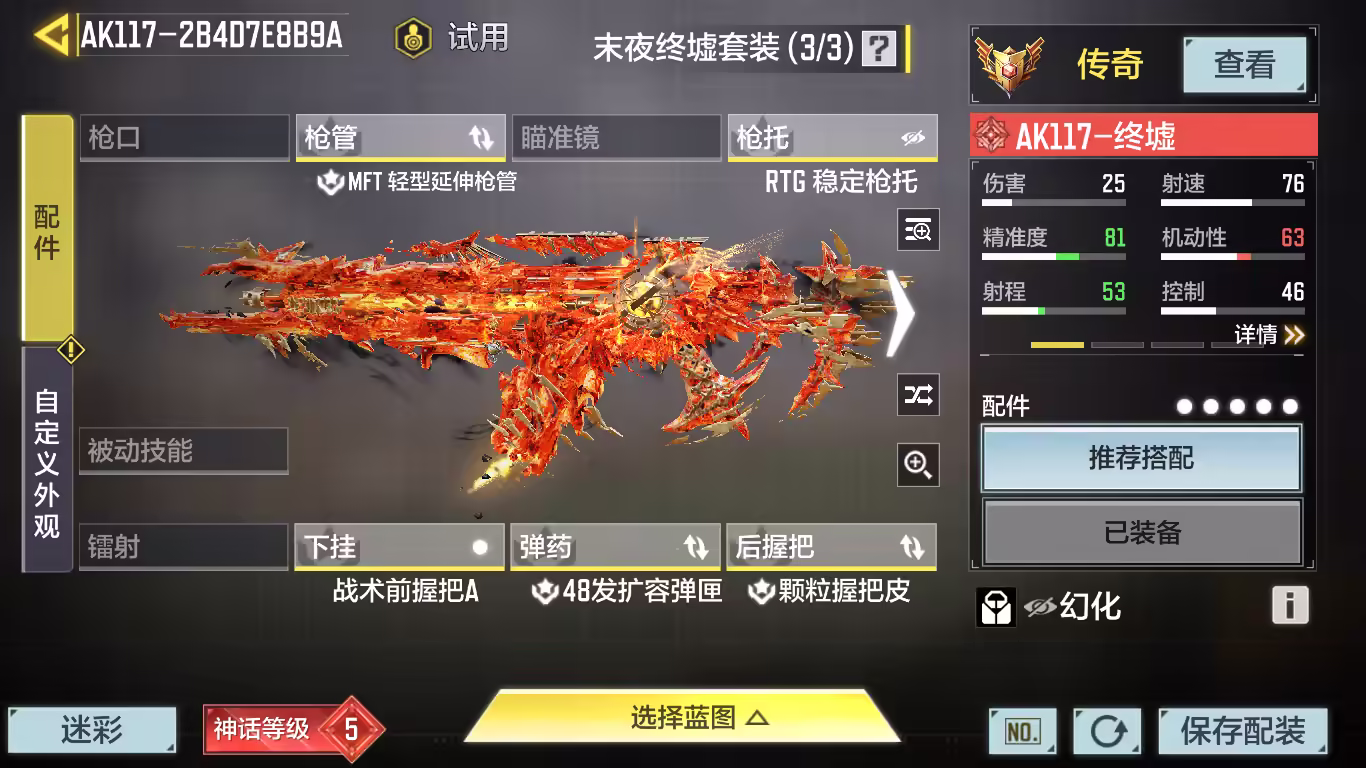
Task: Expand the 选择蓝图 blueprint selector
Action: coord(684,717)
